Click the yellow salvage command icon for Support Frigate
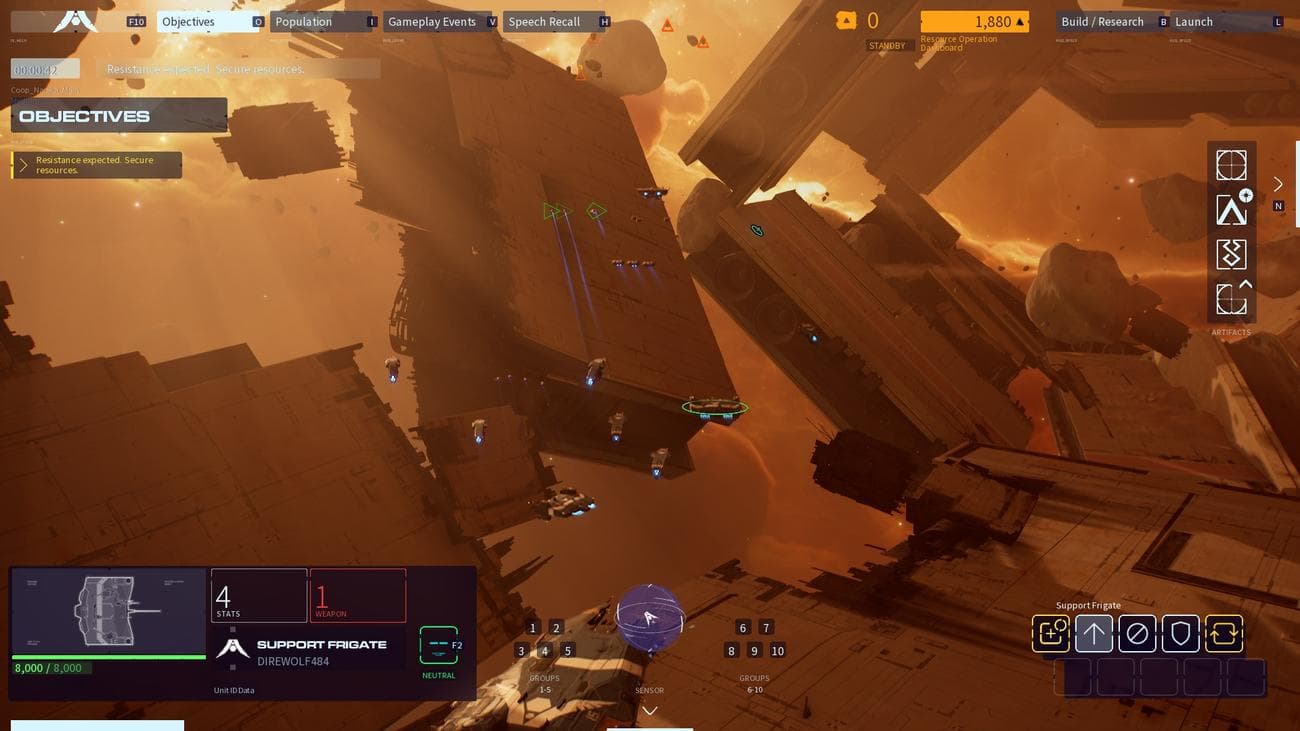 1050,632
